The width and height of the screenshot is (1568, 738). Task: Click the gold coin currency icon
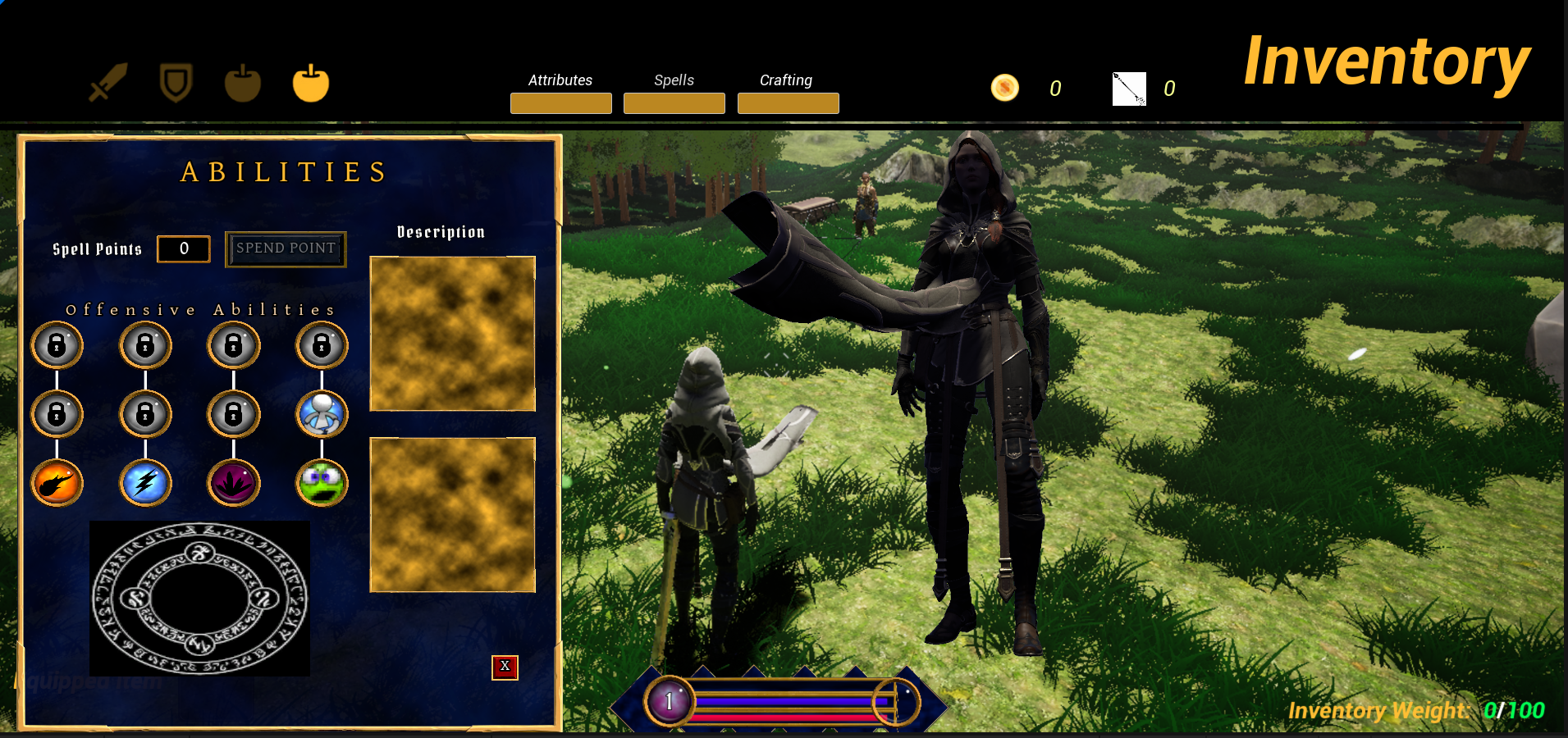pyautogui.click(x=1004, y=88)
